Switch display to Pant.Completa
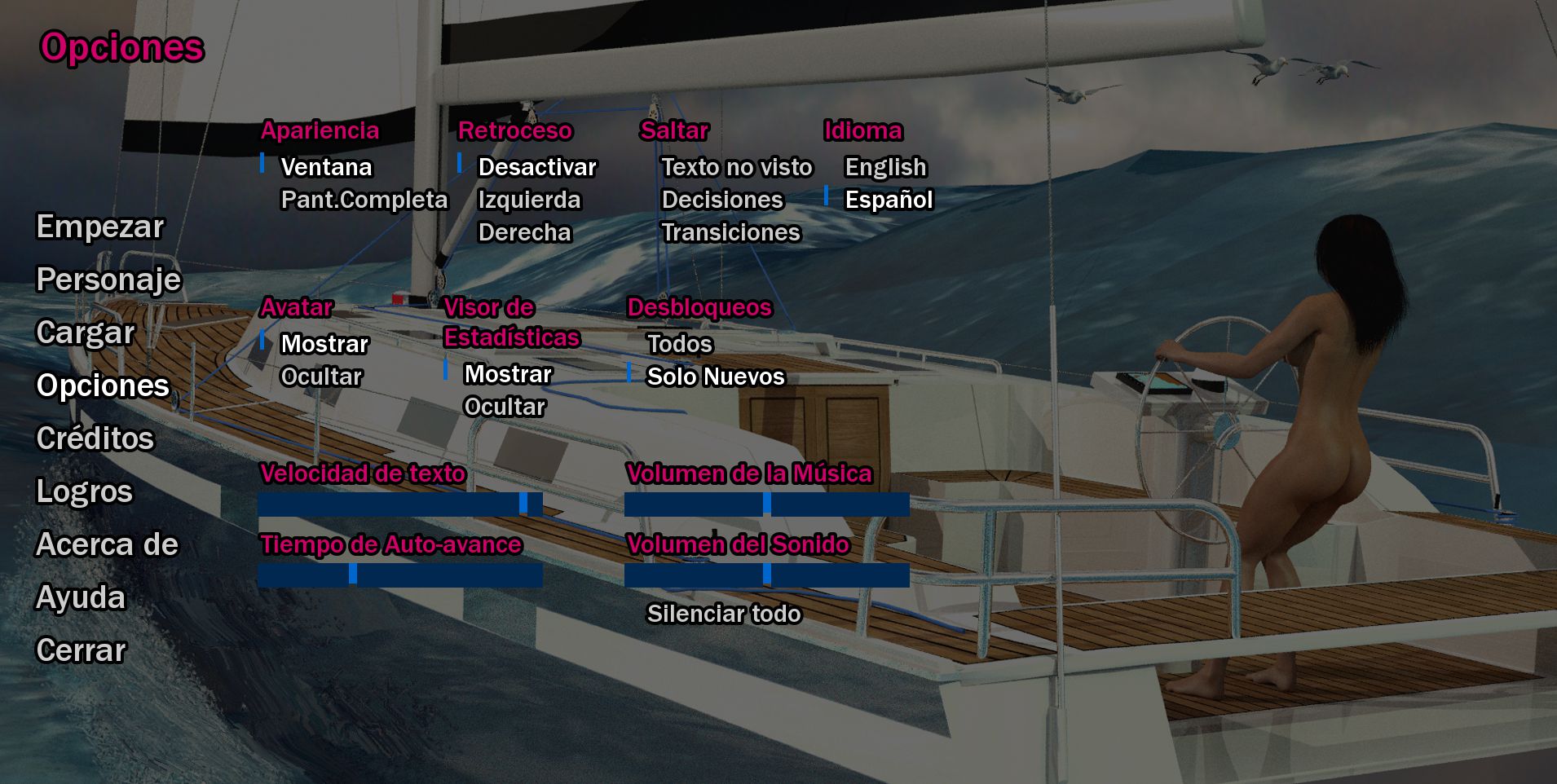The image size is (1557, 784). click(x=364, y=200)
